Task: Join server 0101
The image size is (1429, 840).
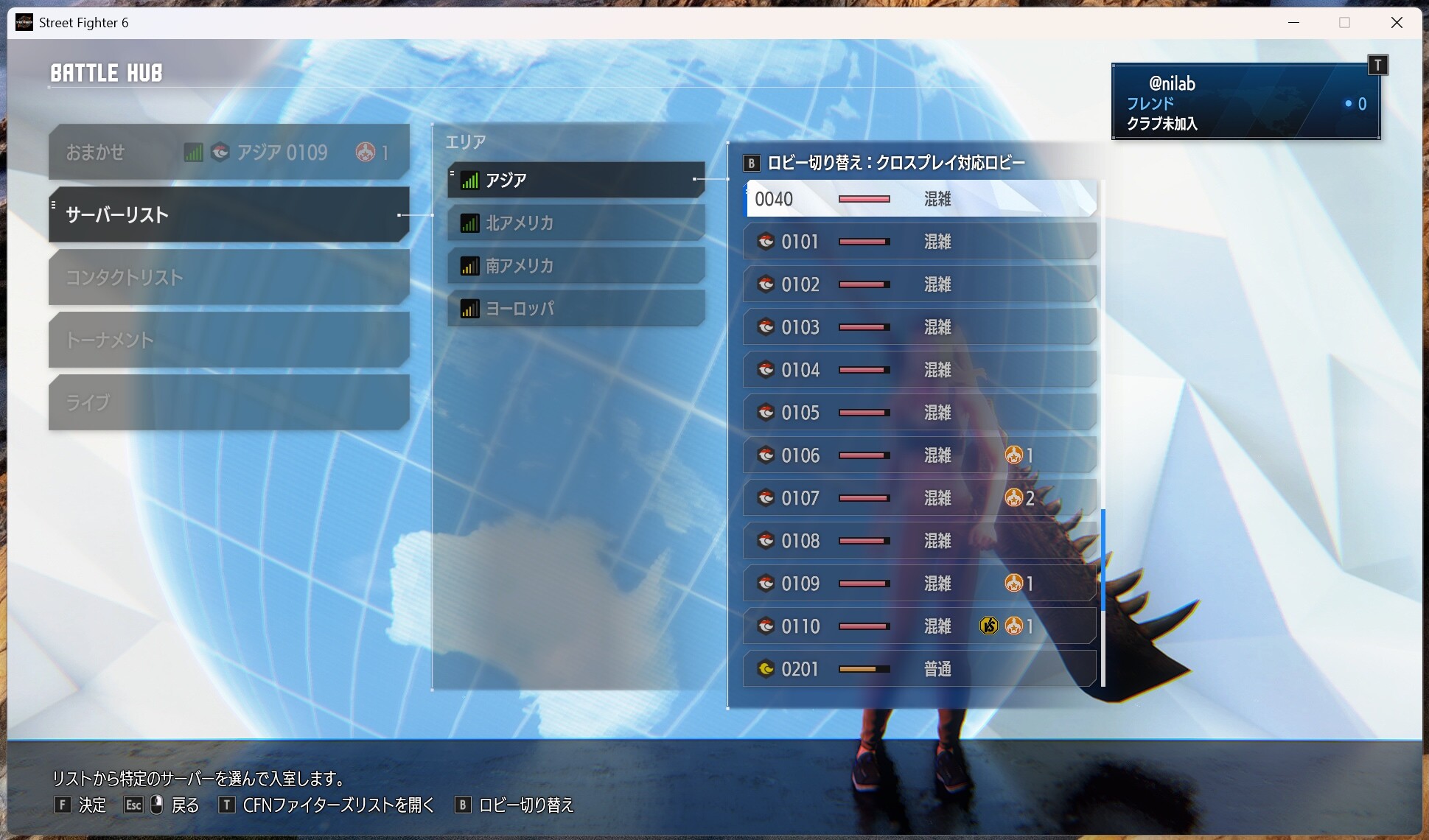Action: (920, 242)
